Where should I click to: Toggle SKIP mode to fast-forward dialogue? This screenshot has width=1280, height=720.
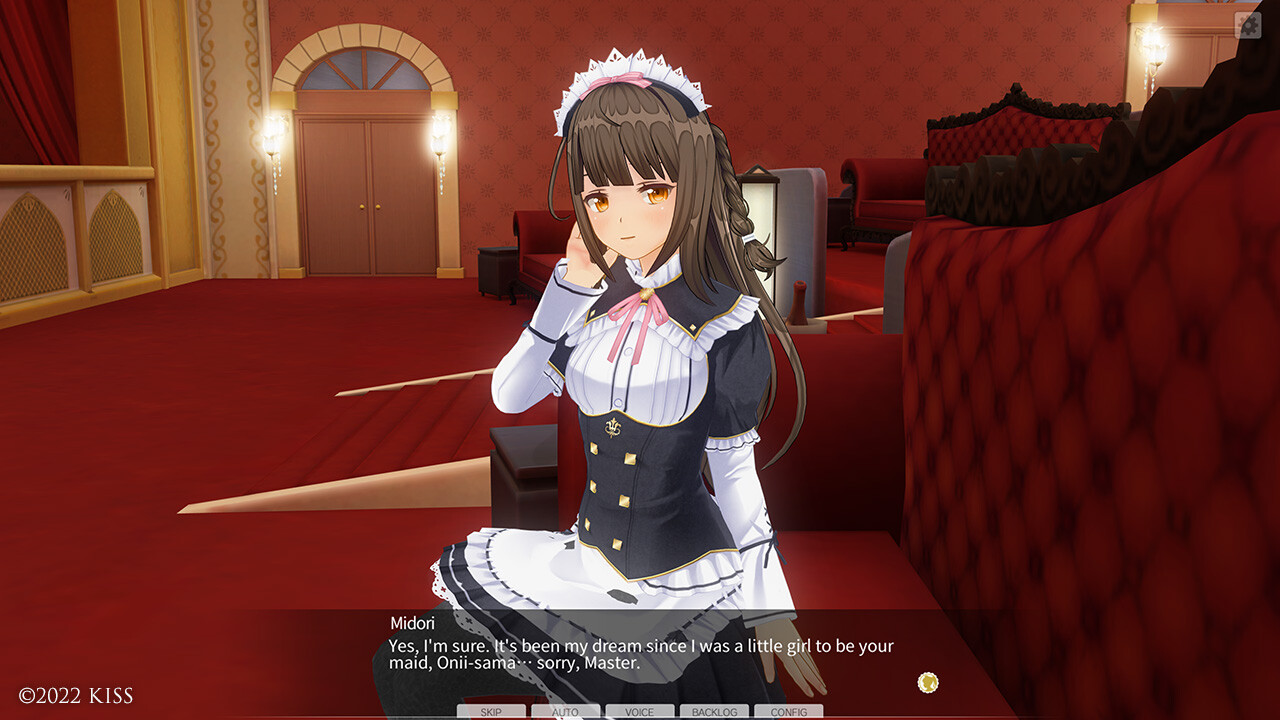491,712
